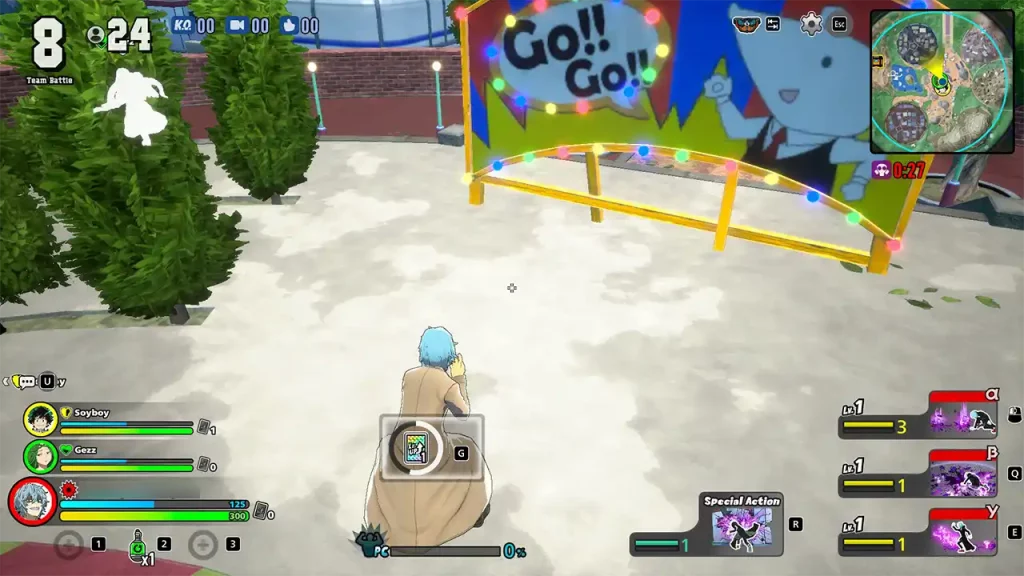Select teammate Soyboy's portrait
The width and height of the screenshot is (1024, 576).
pos(40,420)
